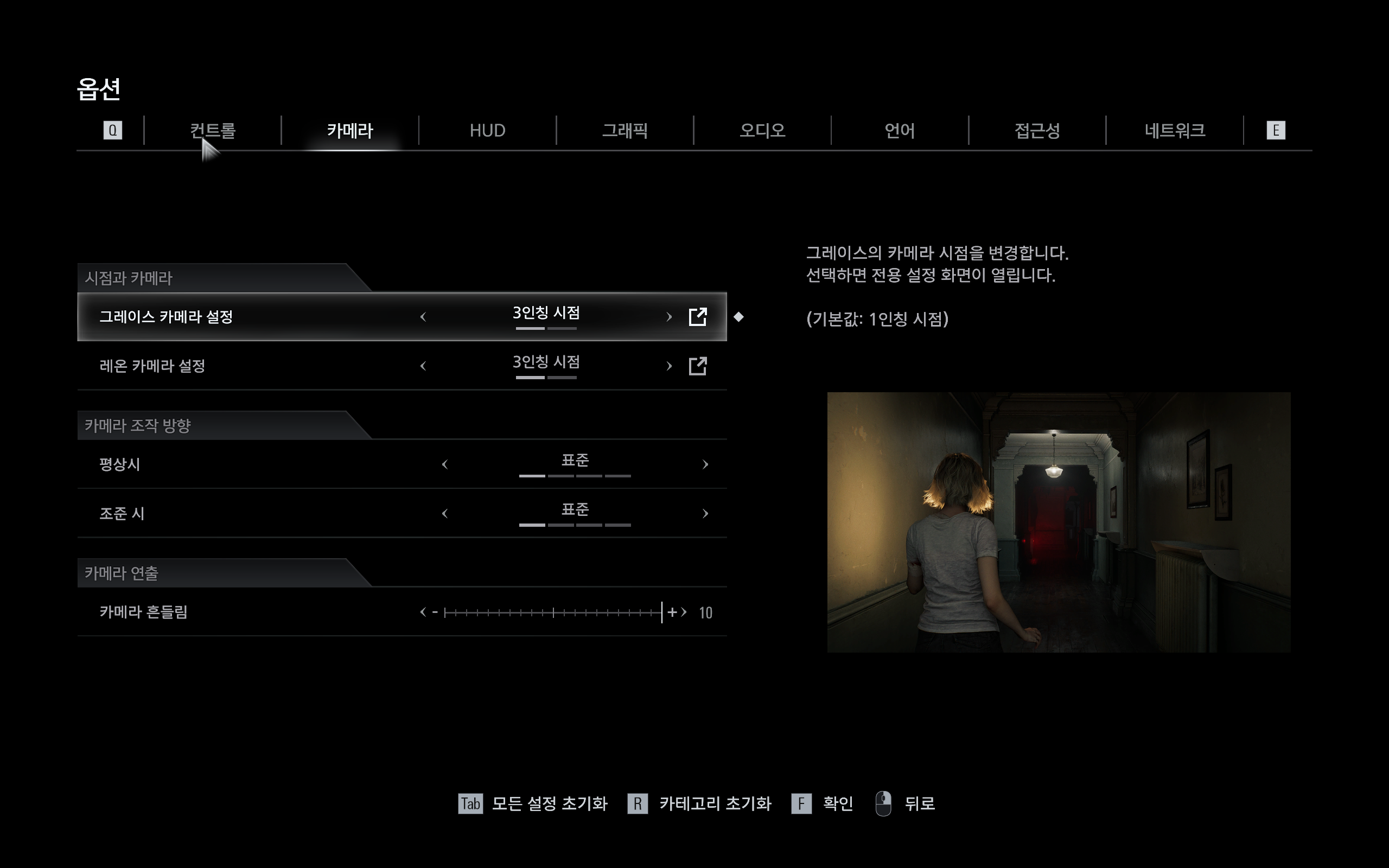Image resolution: width=1389 pixels, height=868 pixels.
Task: Change 조준 시 direction with right arrow
Action: tap(705, 514)
